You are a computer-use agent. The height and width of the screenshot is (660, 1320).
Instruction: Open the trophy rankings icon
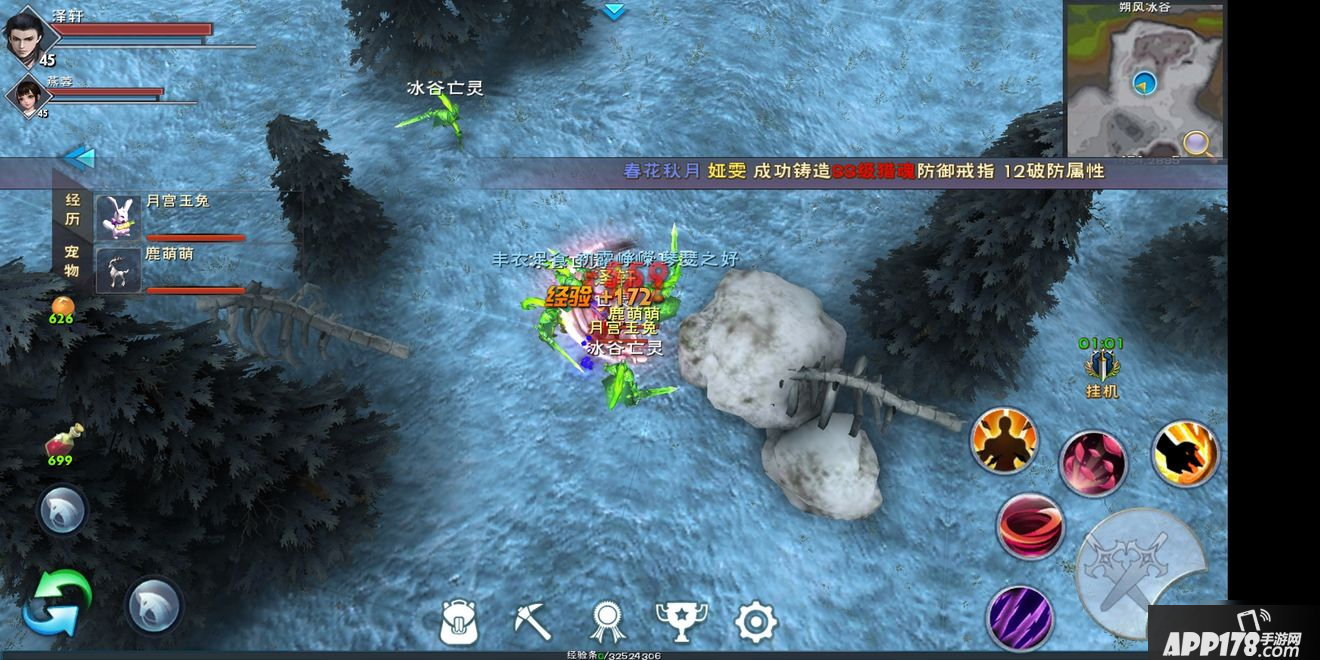pyautogui.click(x=681, y=622)
